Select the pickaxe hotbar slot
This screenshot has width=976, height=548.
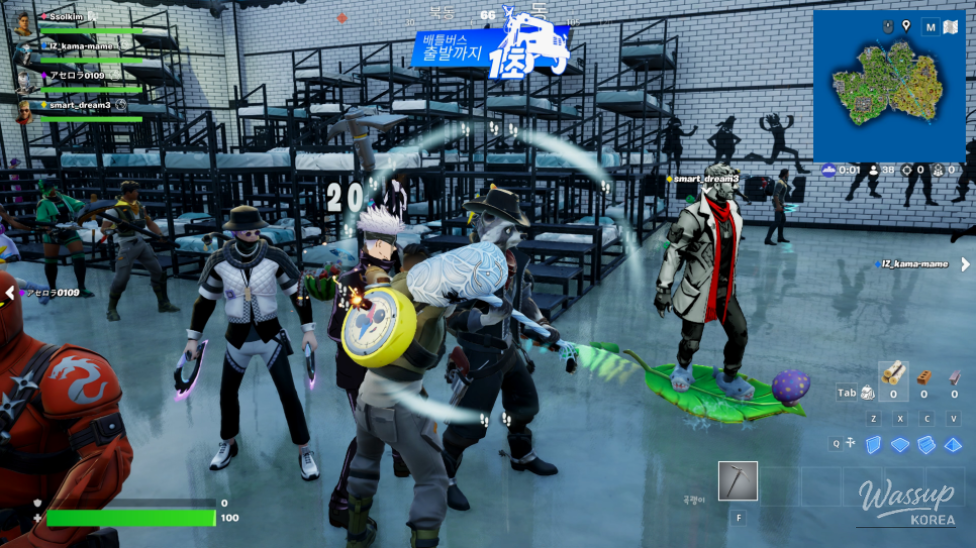point(738,481)
